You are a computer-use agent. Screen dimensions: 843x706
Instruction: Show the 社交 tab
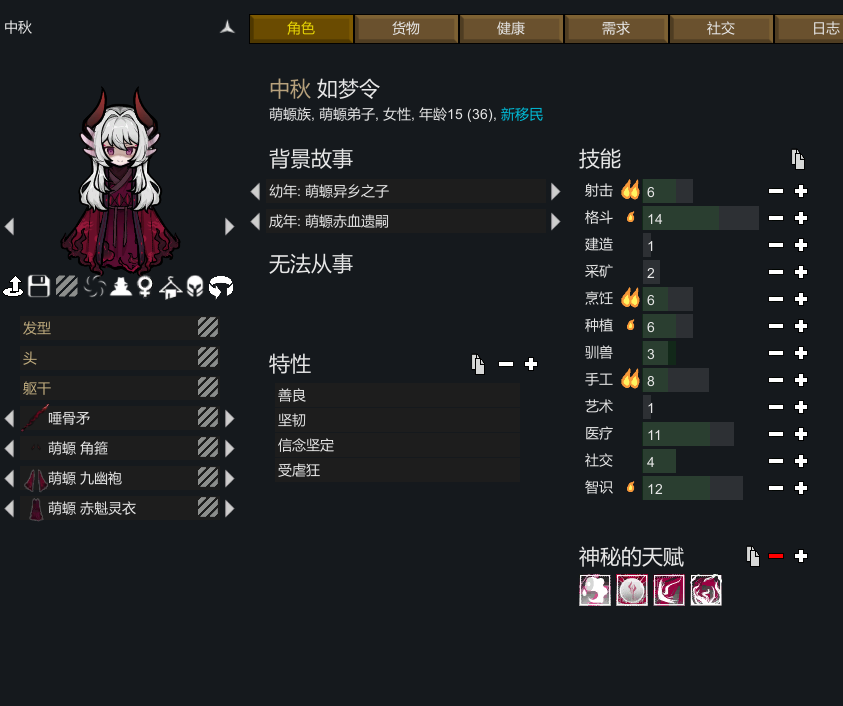(721, 29)
